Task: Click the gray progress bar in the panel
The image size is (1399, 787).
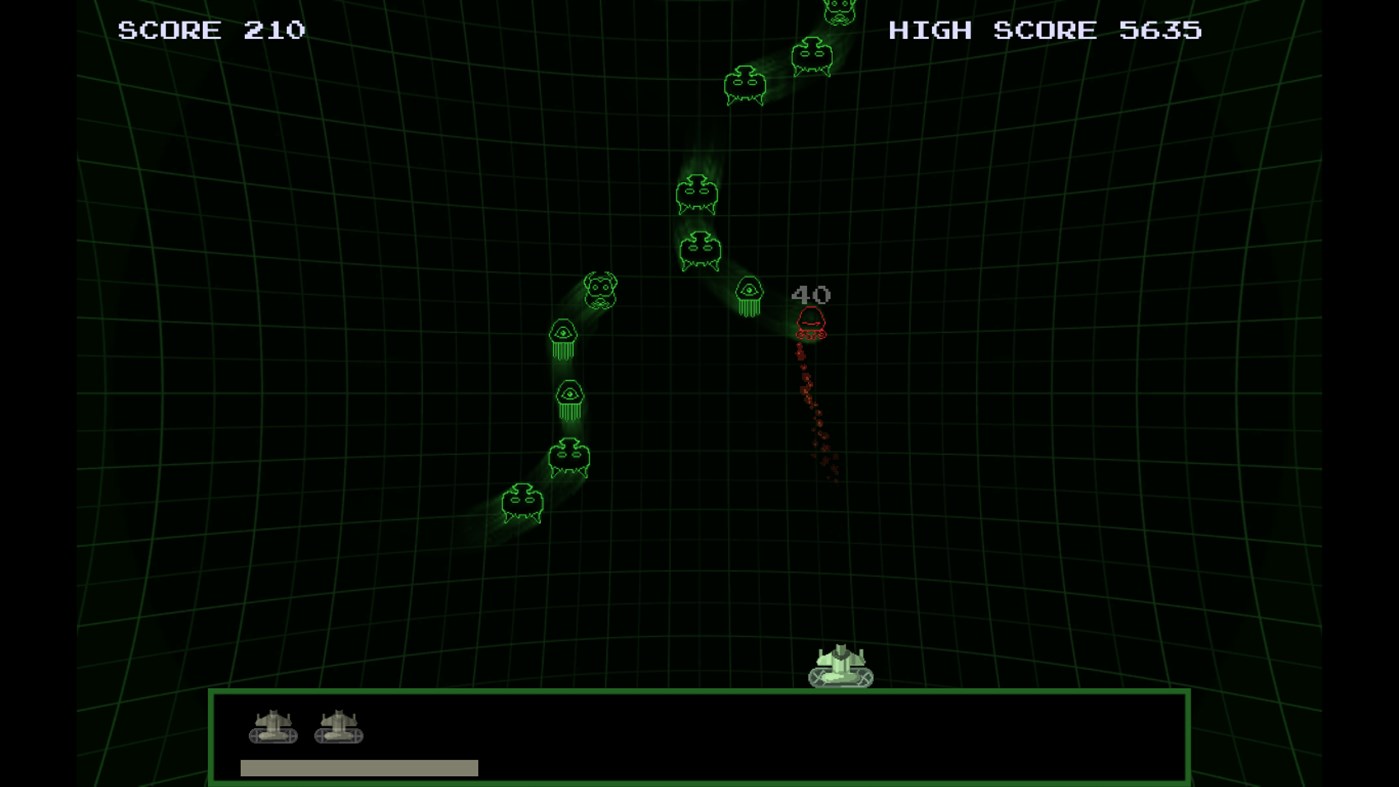Action: coord(358,767)
